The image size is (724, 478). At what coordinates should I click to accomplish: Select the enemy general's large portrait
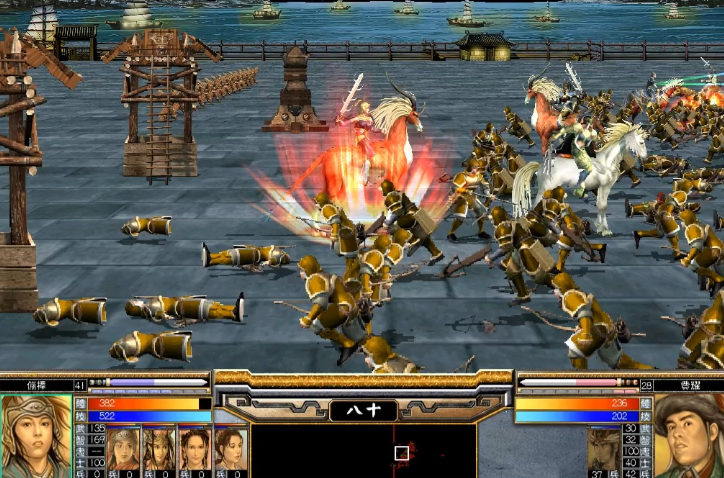[688, 436]
